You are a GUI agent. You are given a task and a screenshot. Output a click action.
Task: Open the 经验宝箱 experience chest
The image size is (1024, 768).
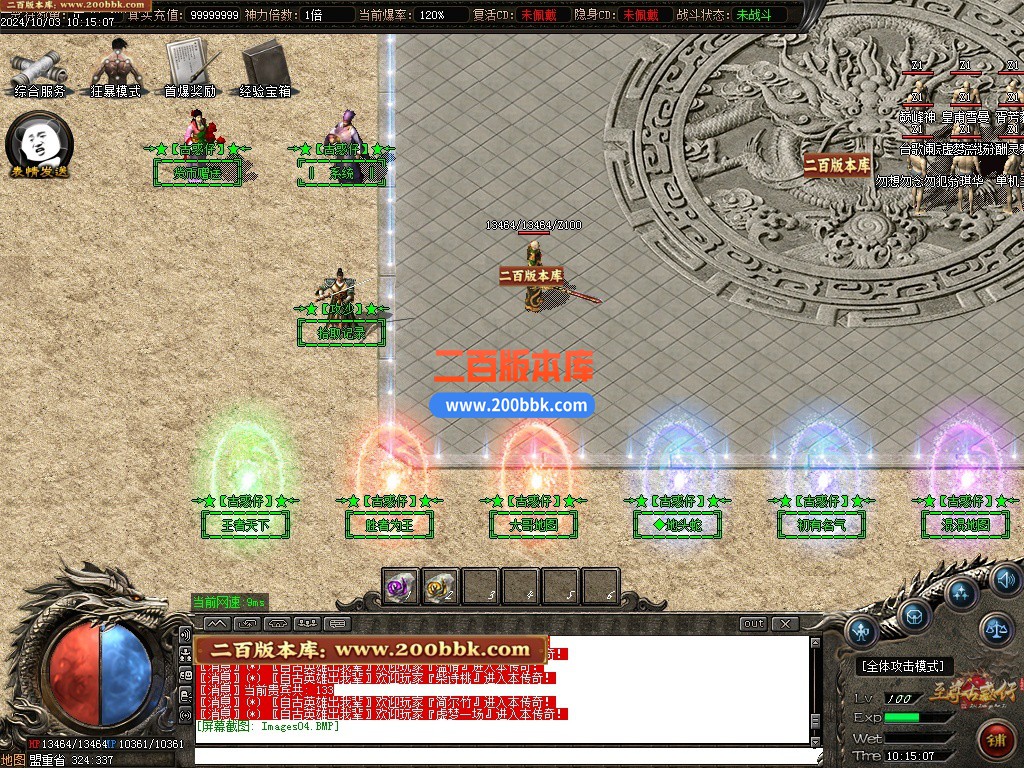click(265, 68)
